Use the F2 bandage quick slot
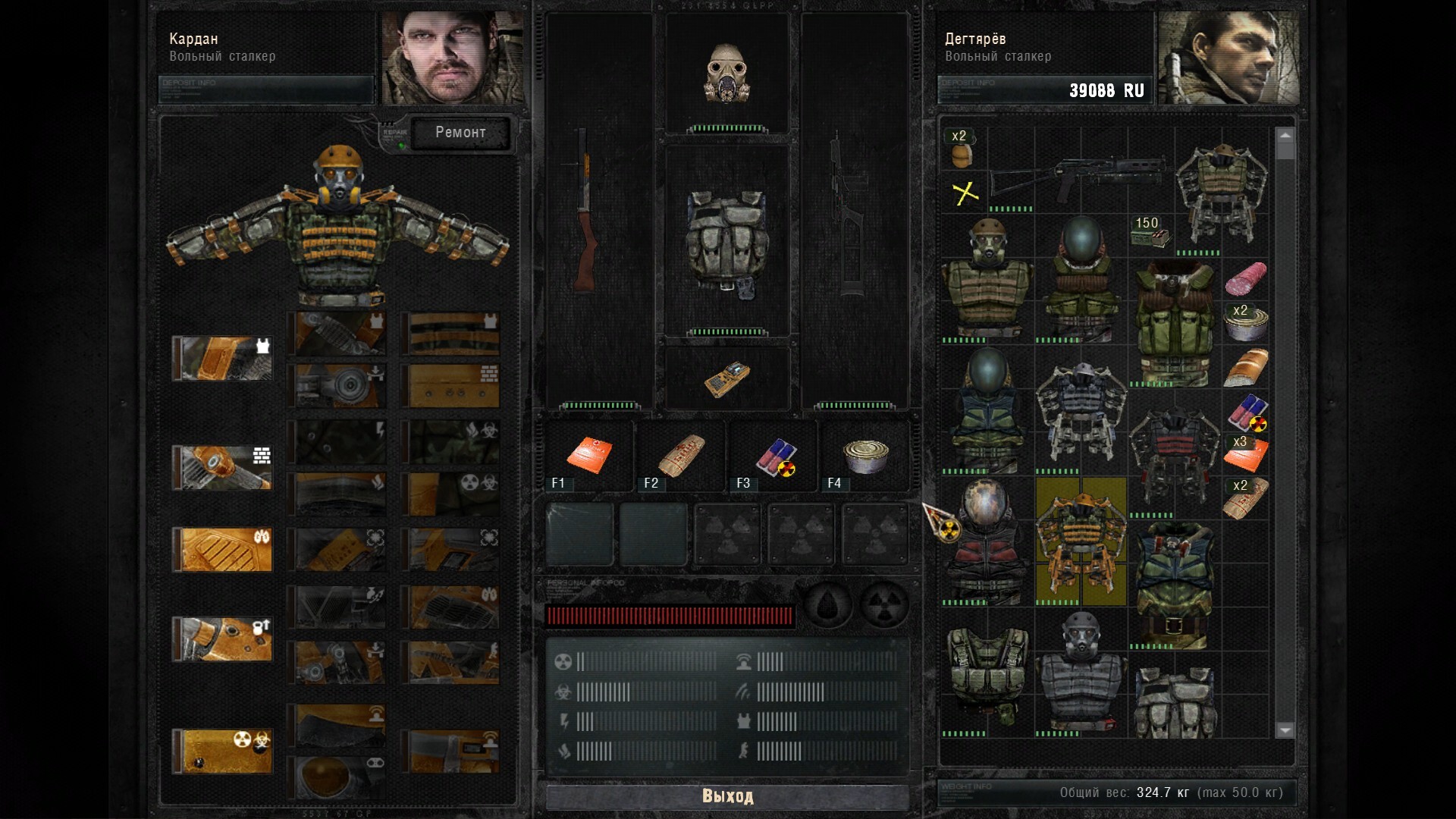Image resolution: width=1456 pixels, height=819 pixels. (680, 456)
